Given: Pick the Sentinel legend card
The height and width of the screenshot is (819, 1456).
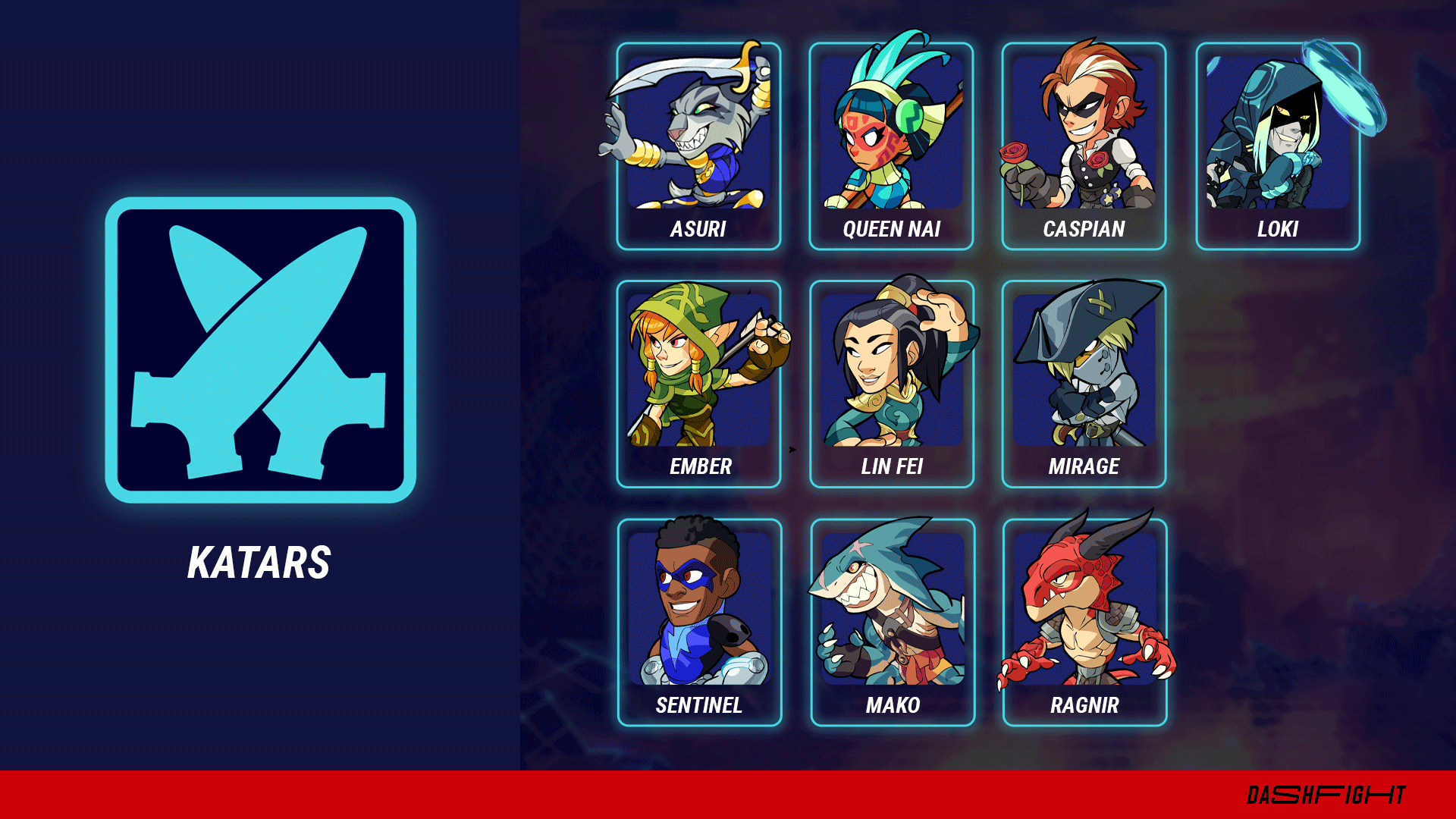Looking at the screenshot, I should pyautogui.click(x=699, y=622).
